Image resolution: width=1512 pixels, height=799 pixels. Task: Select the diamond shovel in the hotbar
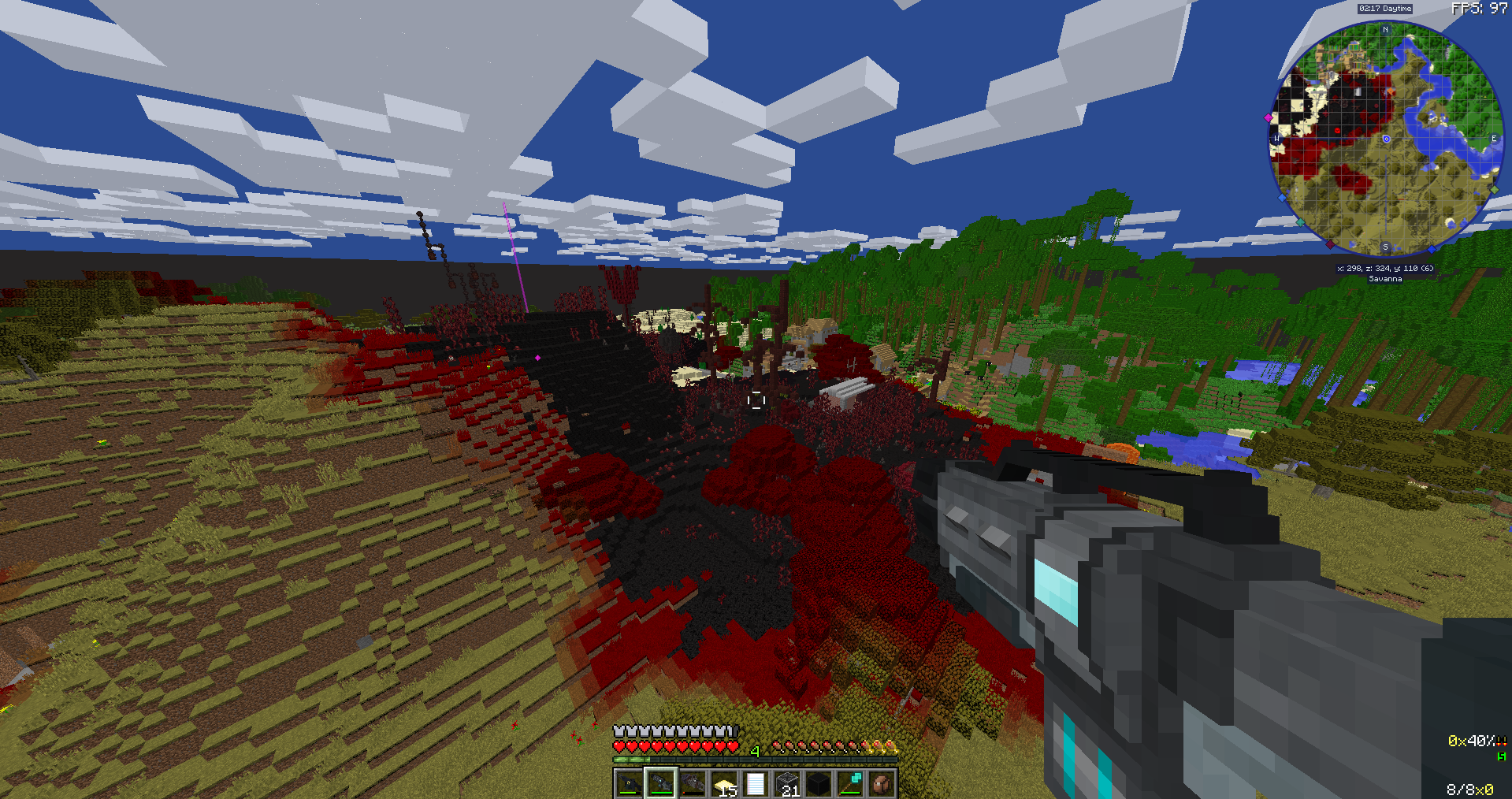[x=850, y=782]
